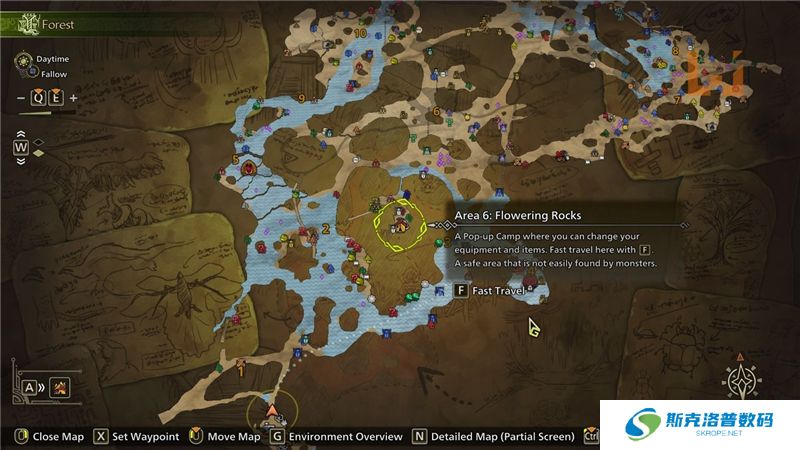Image resolution: width=800 pixels, height=450 pixels.
Task: Select the upper map layer diamond
Action: tap(39, 140)
